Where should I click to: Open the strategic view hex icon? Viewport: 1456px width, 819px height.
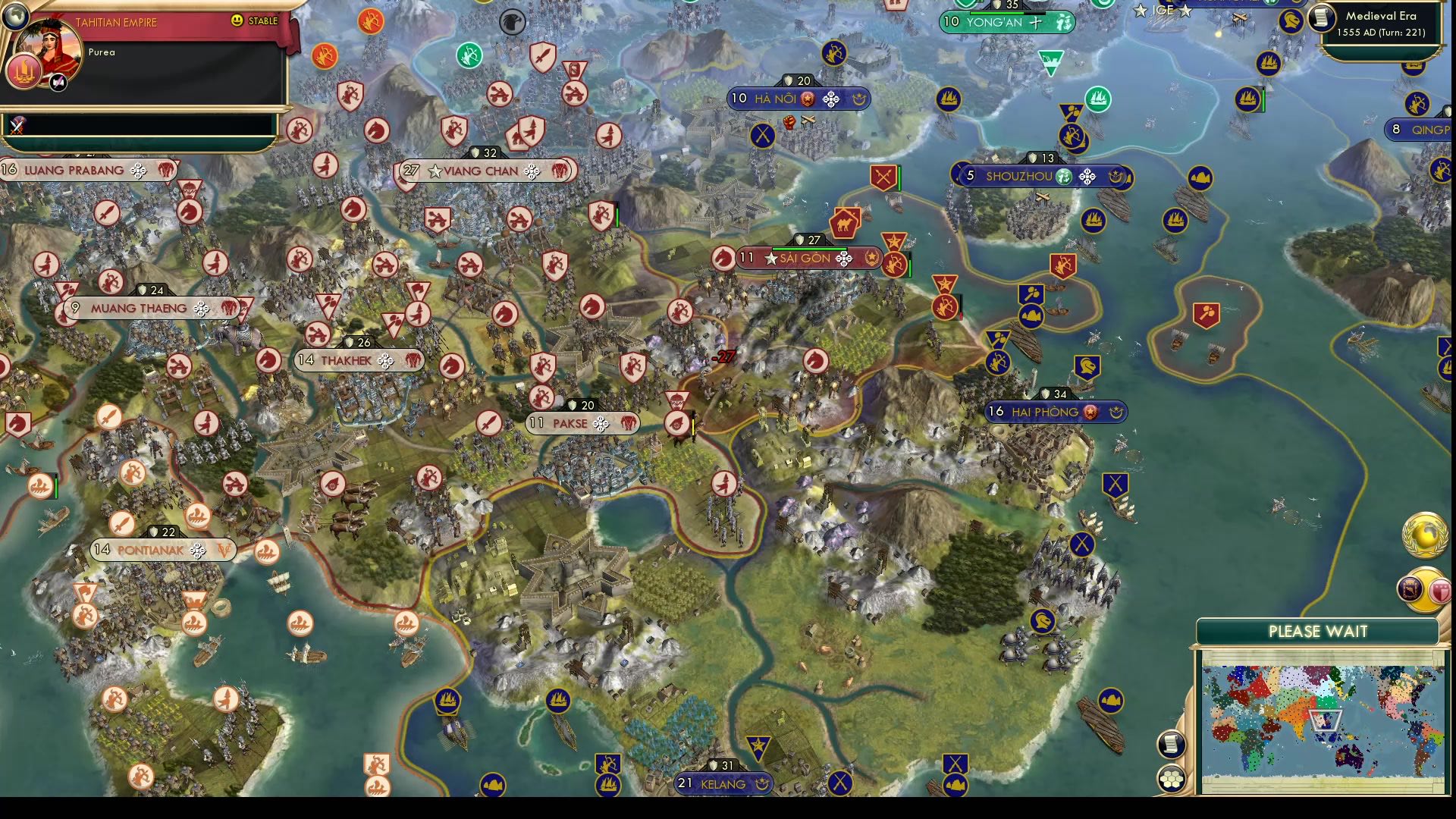(x=1172, y=777)
